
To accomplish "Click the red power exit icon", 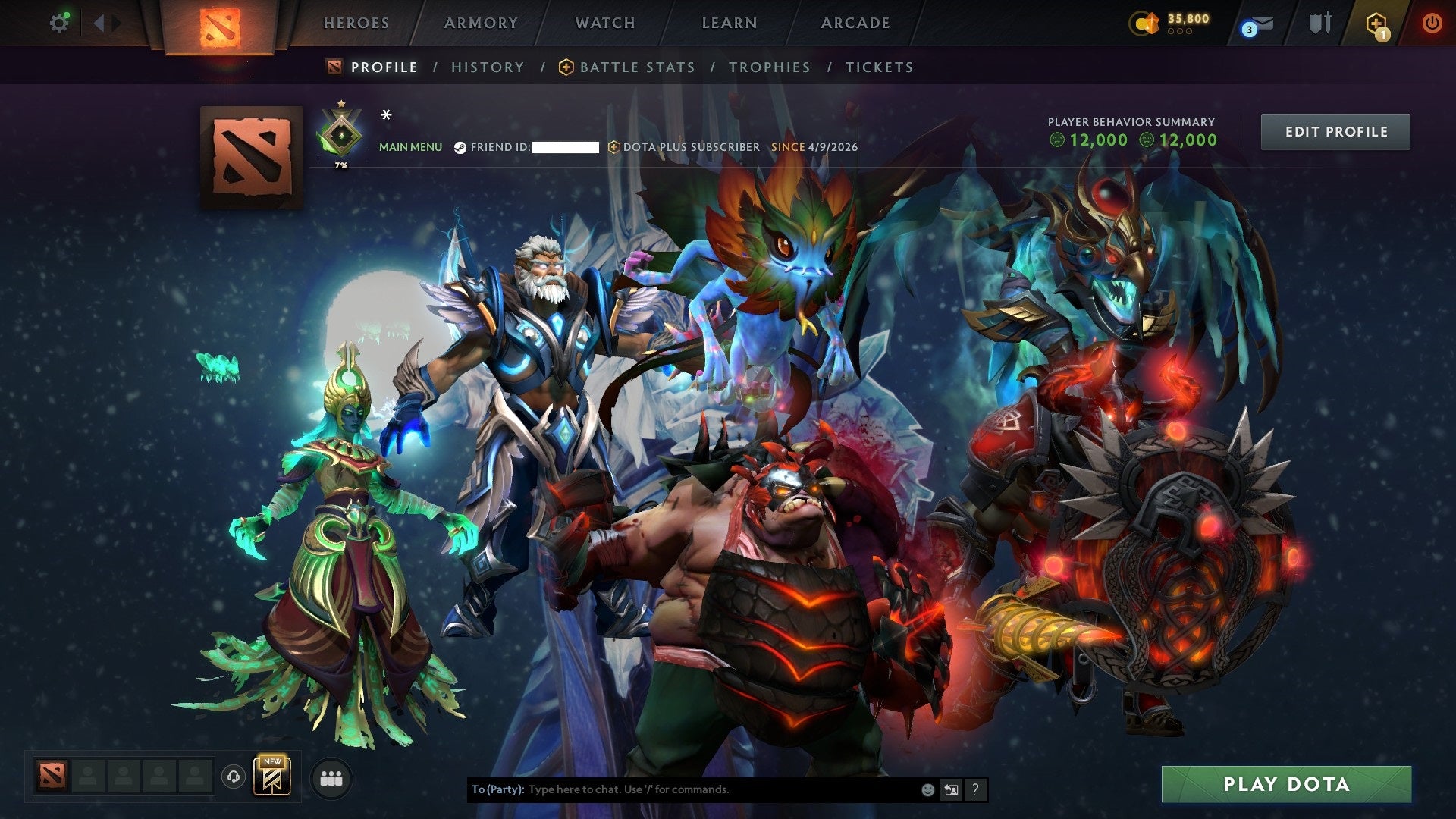I will click(1433, 22).
